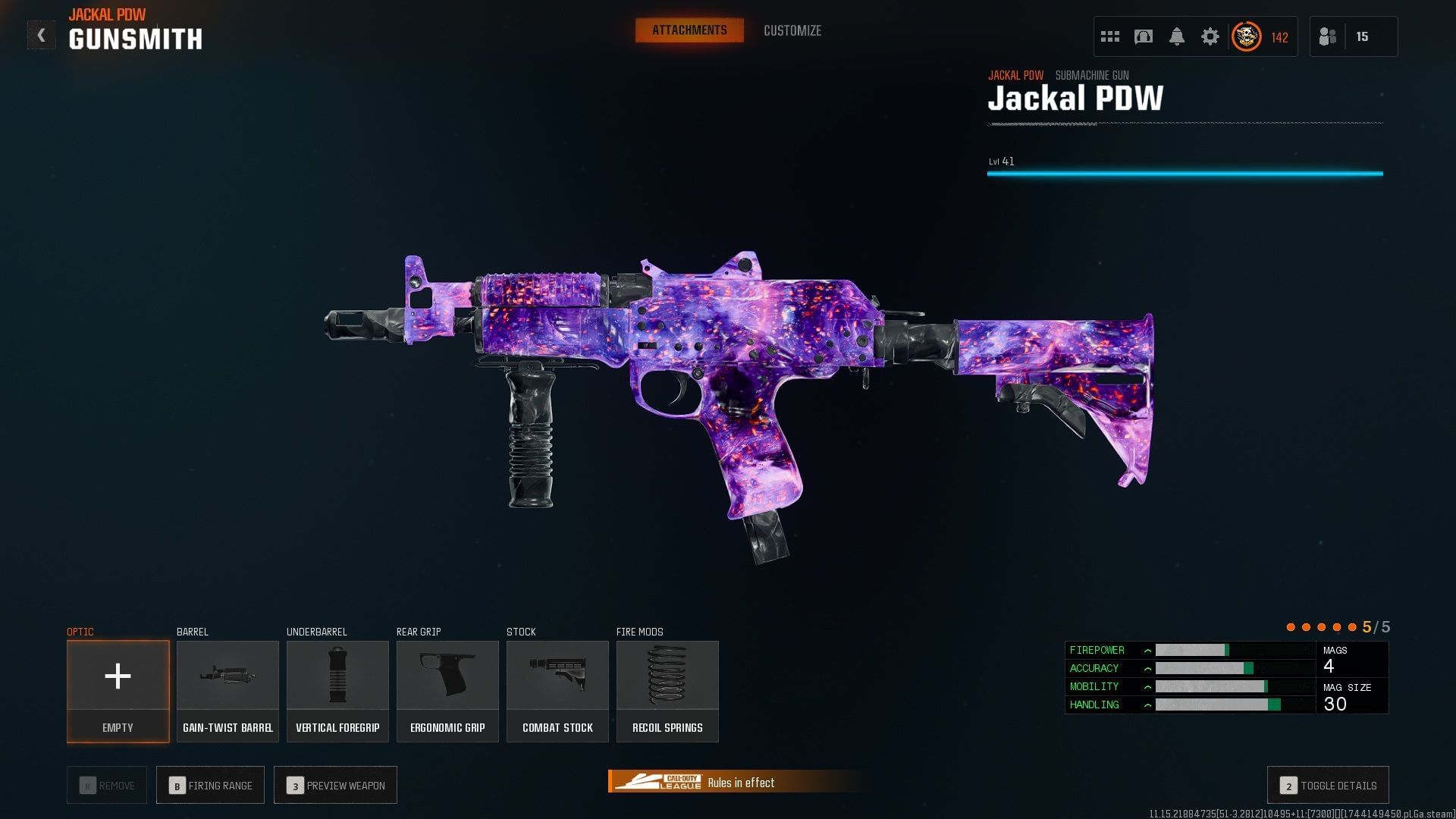Image resolution: width=1456 pixels, height=819 pixels.
Task: Add an optic in the empty slot
Action: (x=118, y=691)
